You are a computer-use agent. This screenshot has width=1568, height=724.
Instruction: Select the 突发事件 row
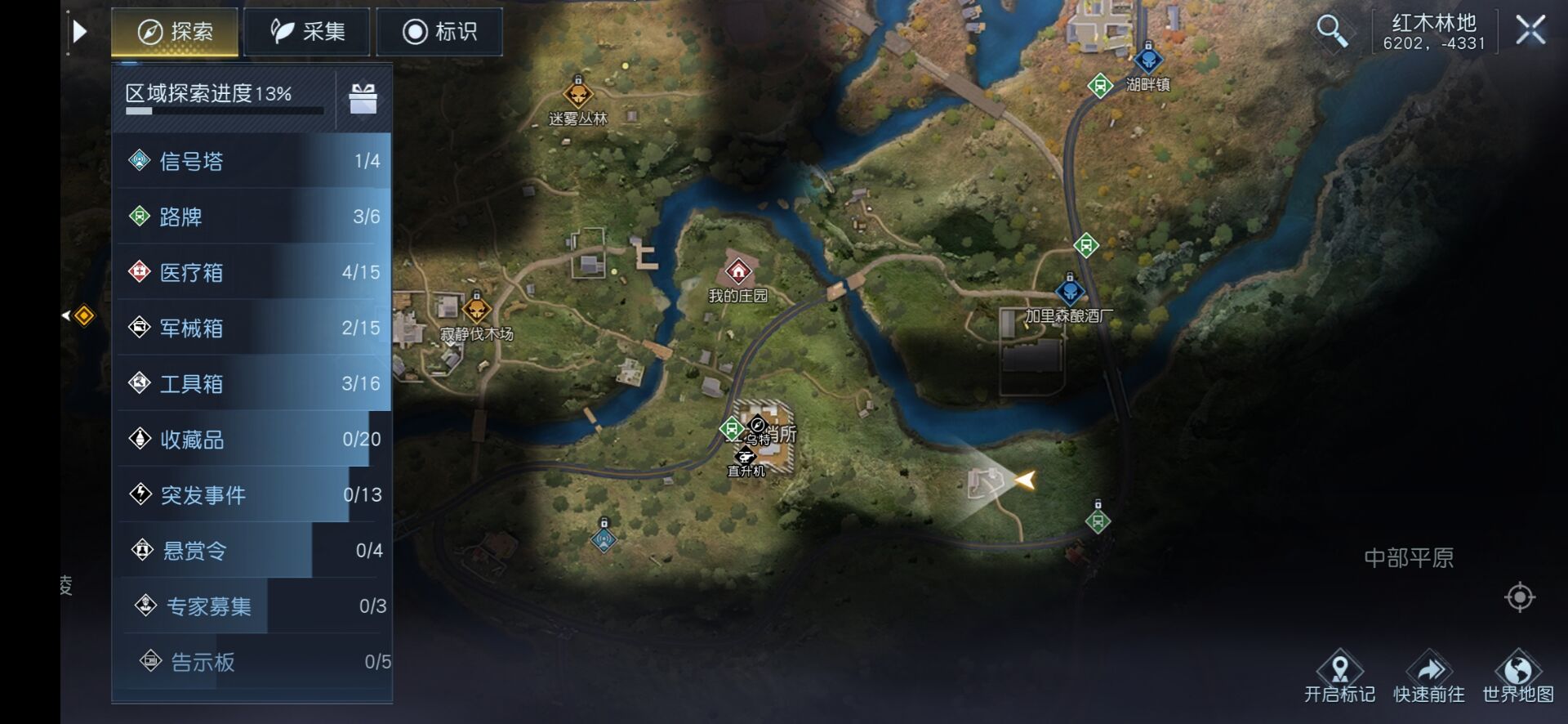coord(253,494)
